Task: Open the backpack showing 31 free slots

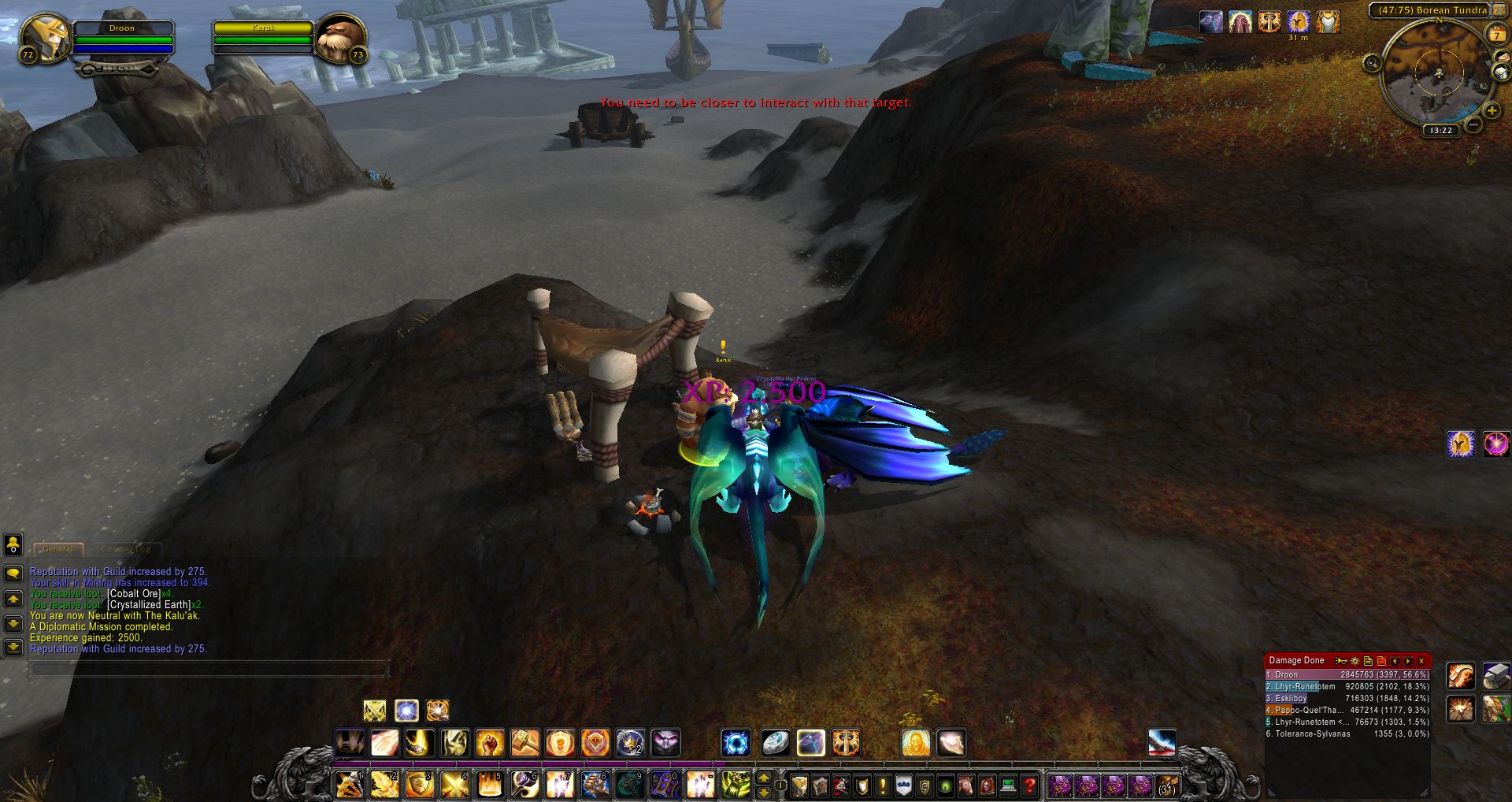Action: pos(1166,785)
